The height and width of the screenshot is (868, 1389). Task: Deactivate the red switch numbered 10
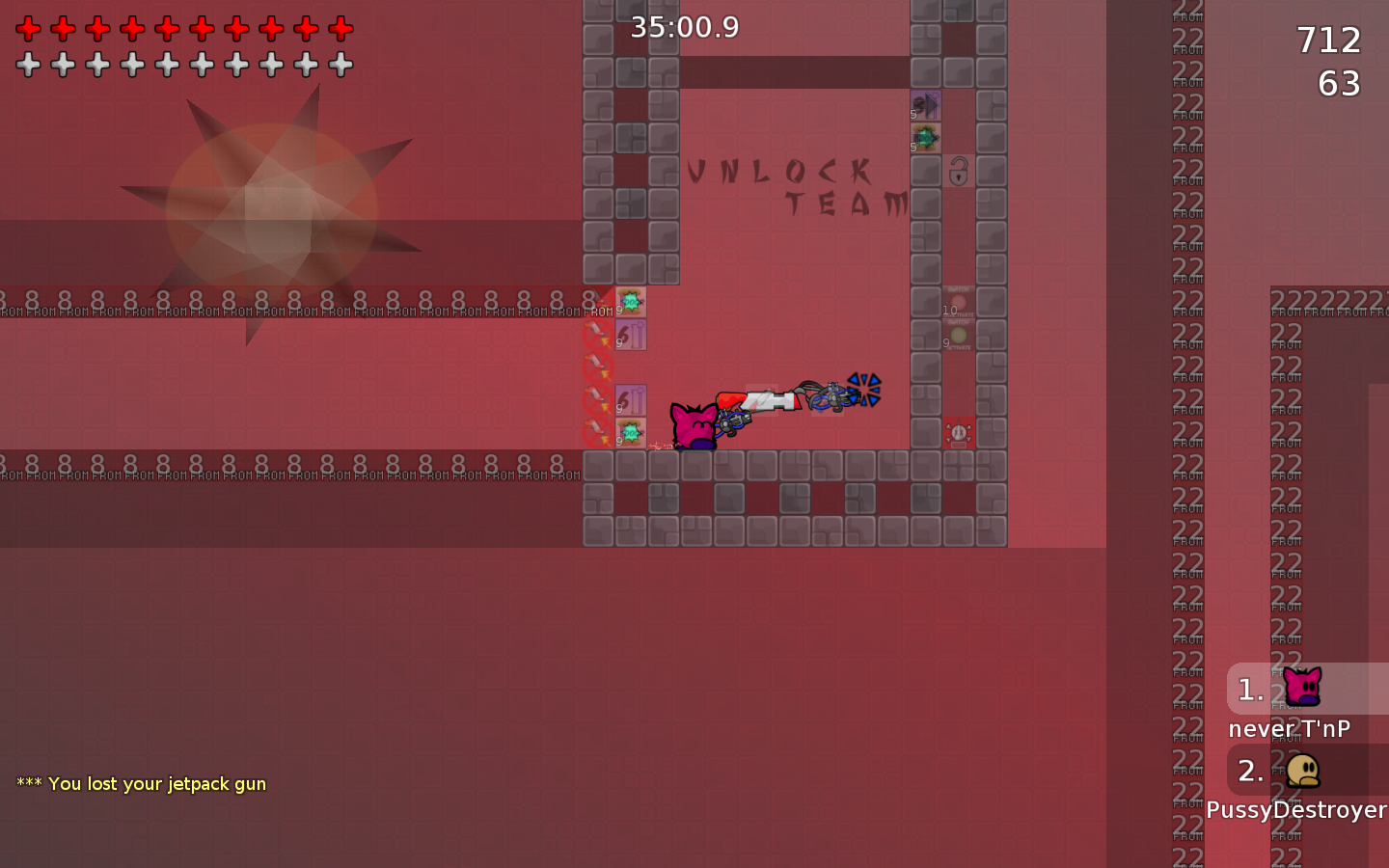(958, 301)
